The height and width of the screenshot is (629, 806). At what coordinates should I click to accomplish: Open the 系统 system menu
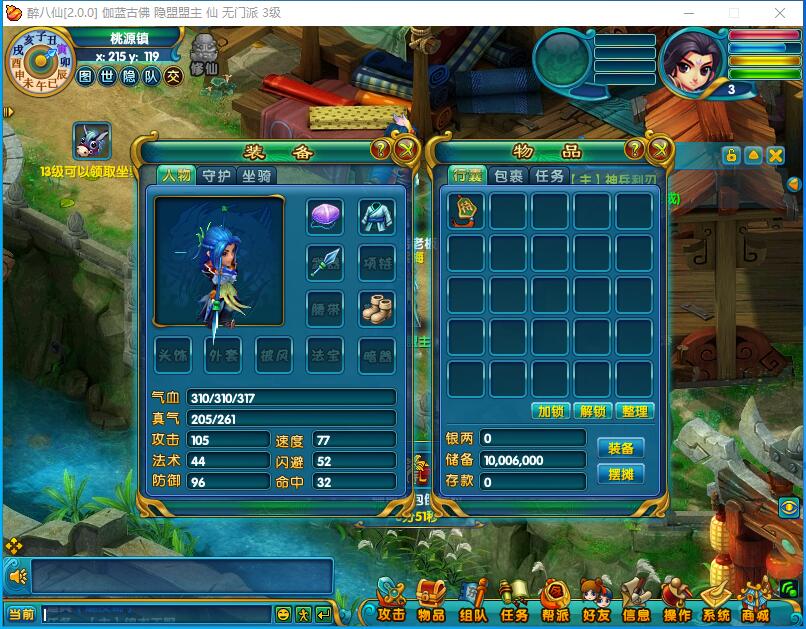(715, 604)
